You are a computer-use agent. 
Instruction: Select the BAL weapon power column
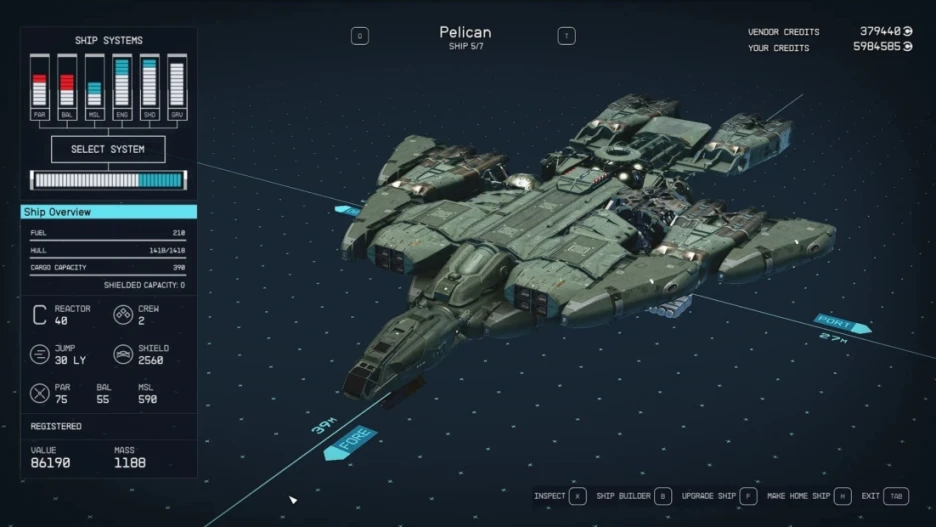click(x=67, y=87)
